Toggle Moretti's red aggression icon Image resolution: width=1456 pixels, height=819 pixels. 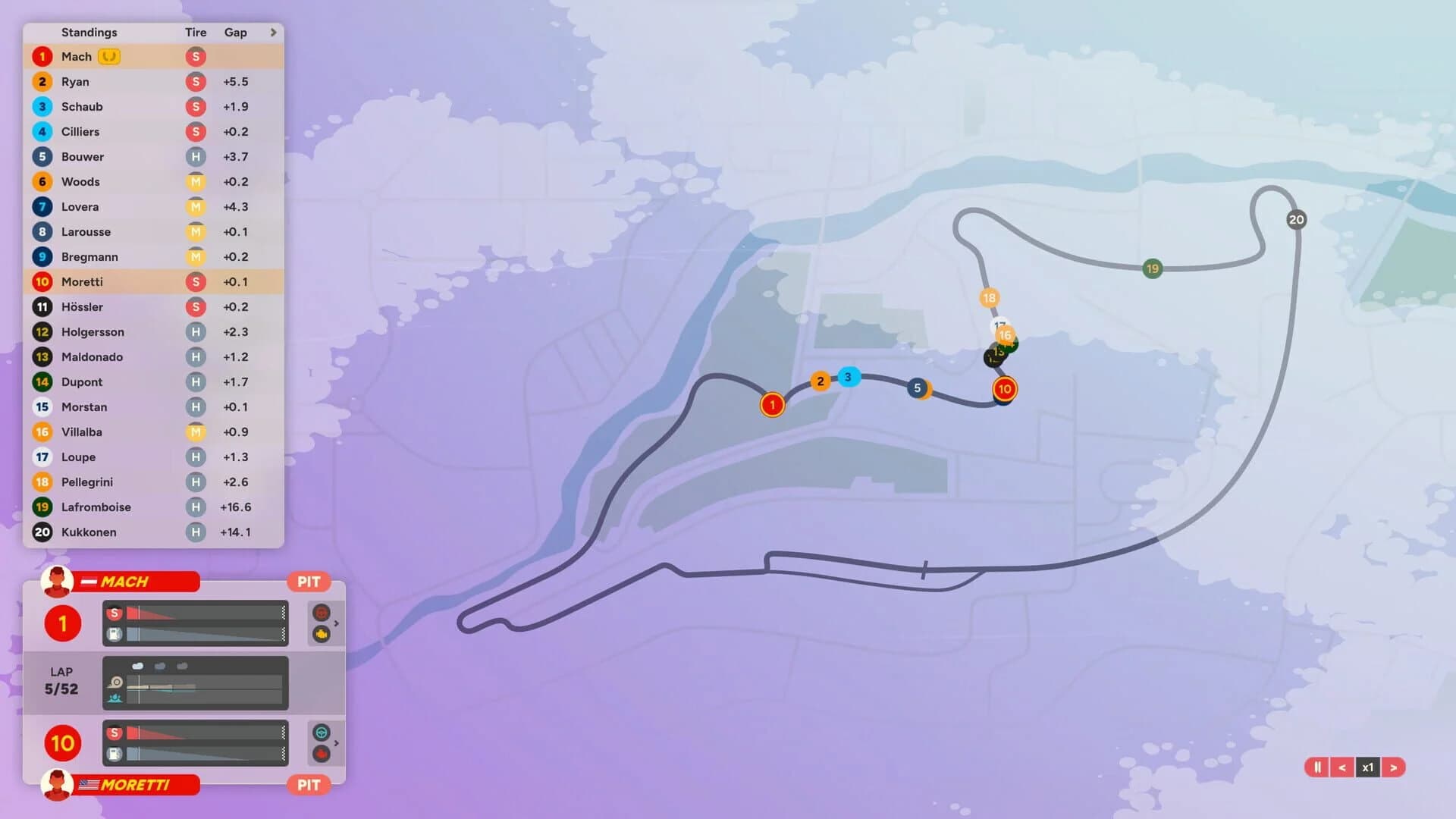(x=322, y=754)
